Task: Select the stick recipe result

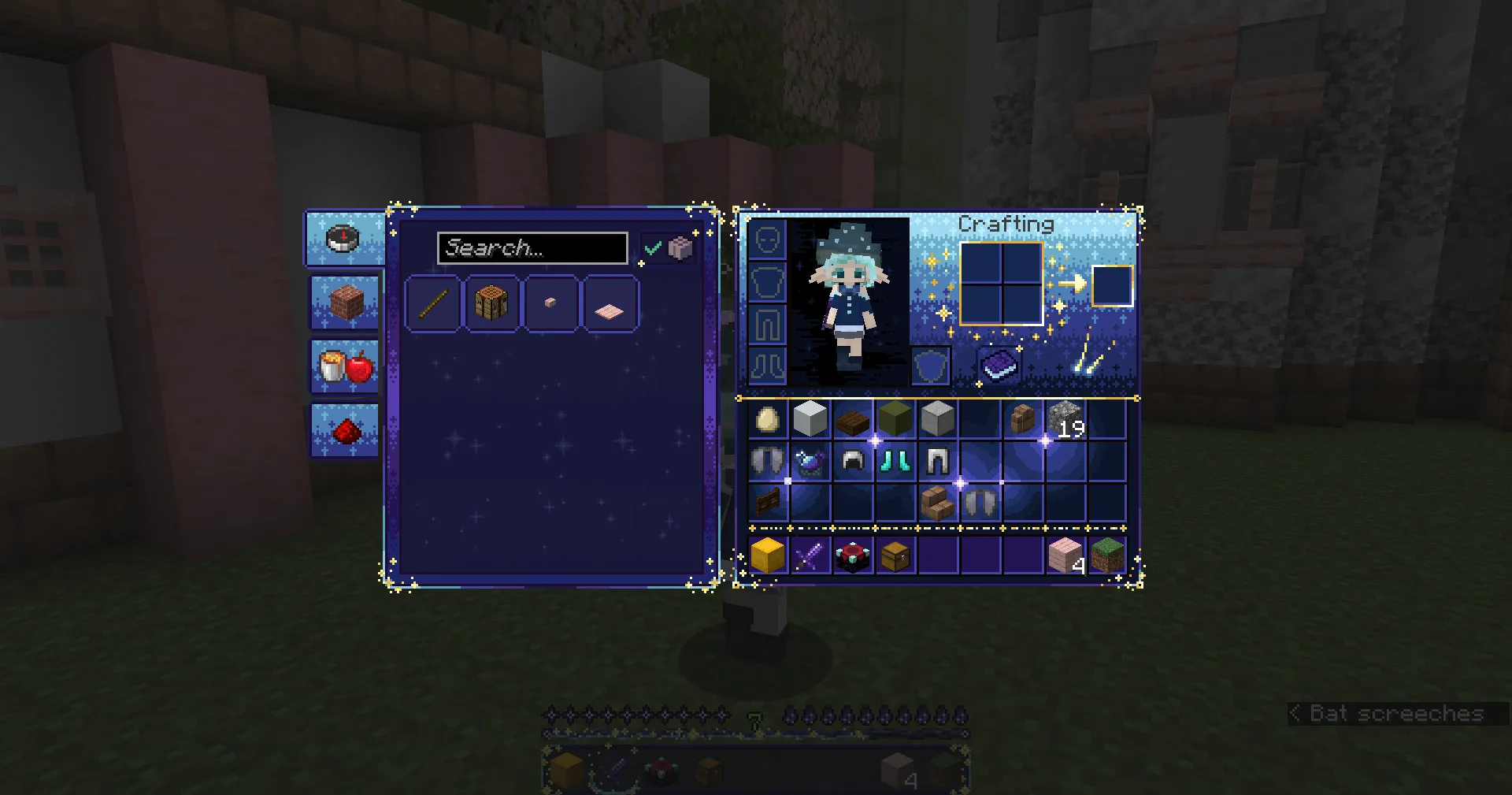Action: pos(432,305)
